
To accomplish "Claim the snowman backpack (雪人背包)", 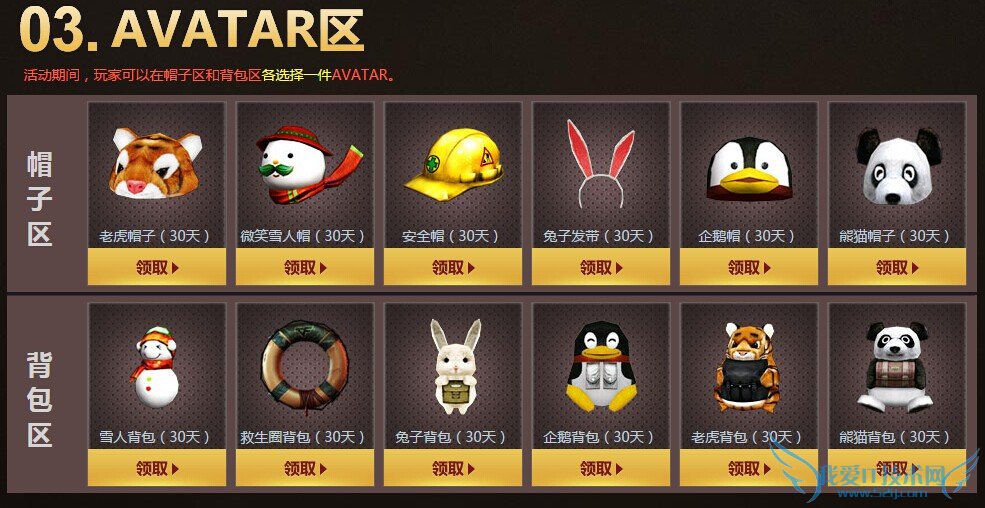I will (157, 468).
